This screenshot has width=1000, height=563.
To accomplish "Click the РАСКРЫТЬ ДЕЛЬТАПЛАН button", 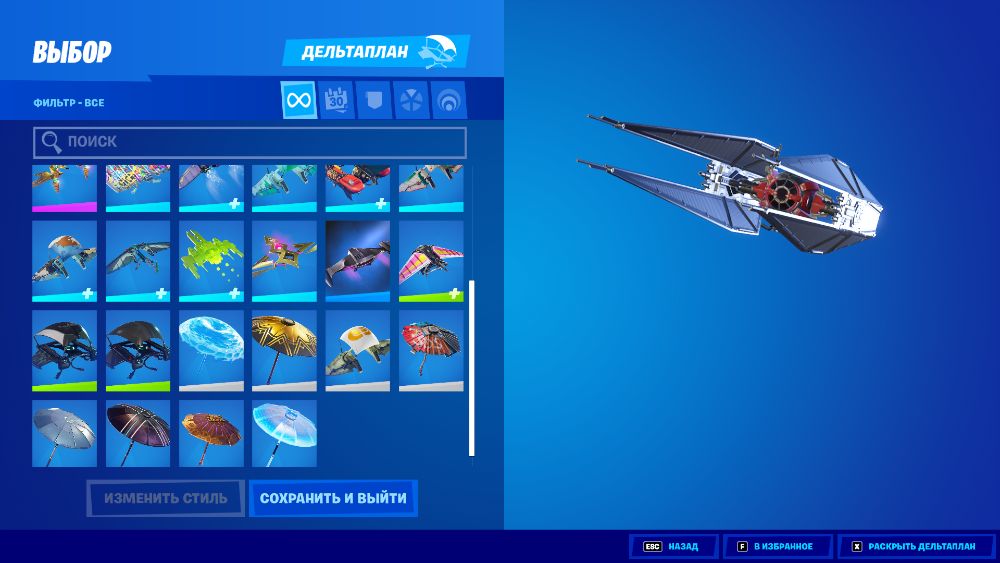I will point(914,547).
